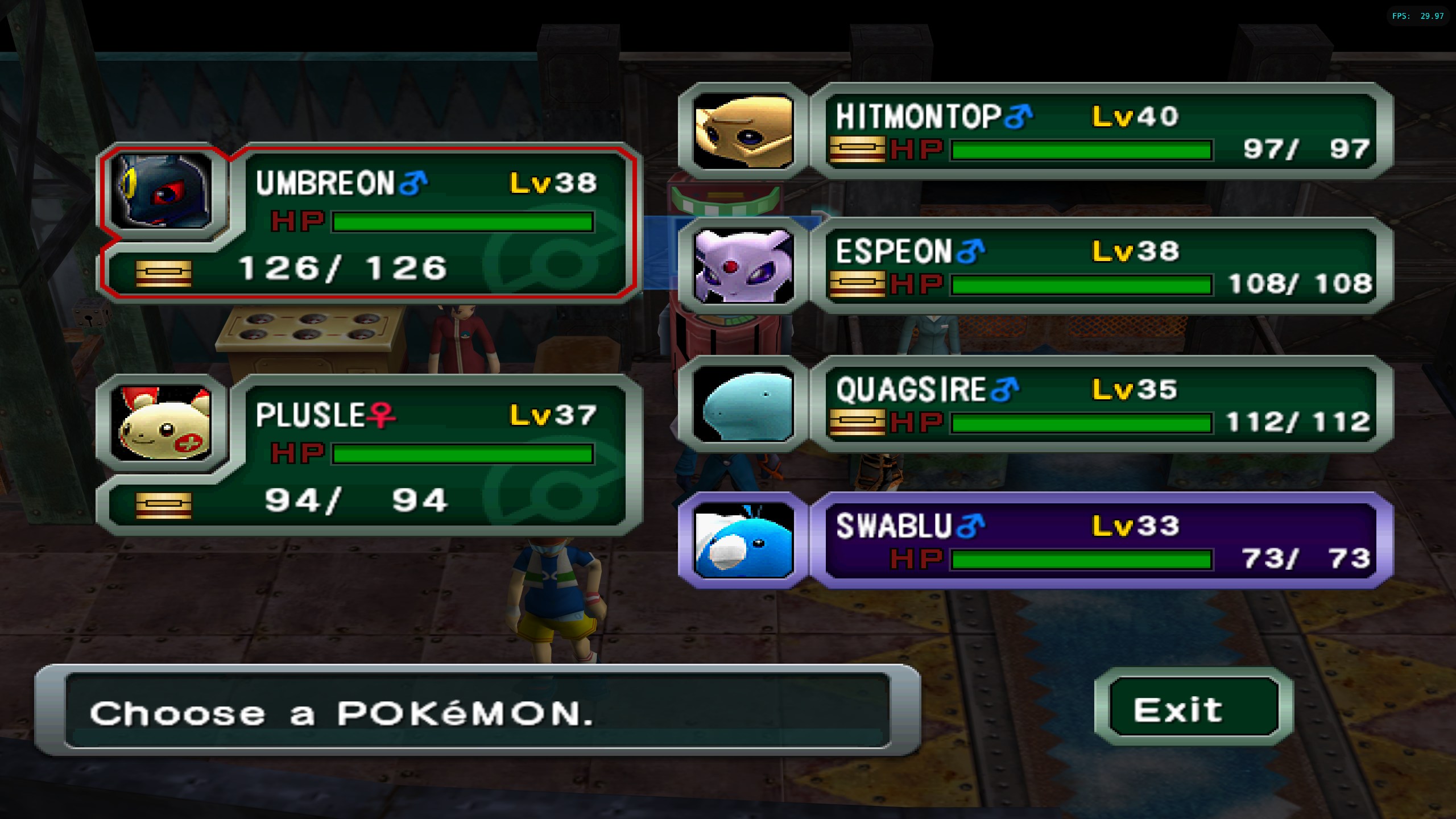Click the Espeon portrait thumbnail
The width and height of the screenshot is (1456, 819).
(x=743, y=266)
